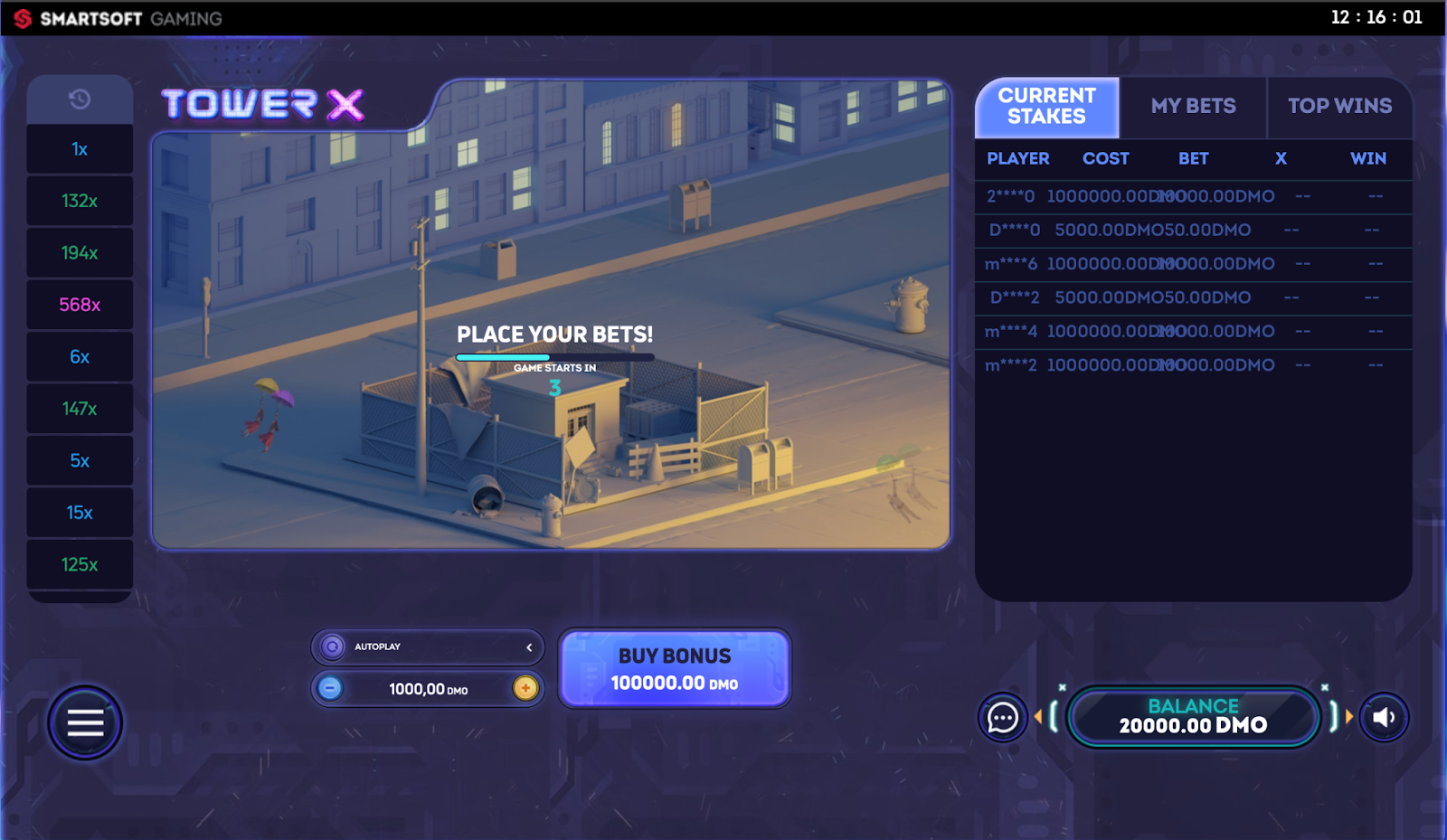The height and width of the screenshot is (840, 1447).
Task: Open the chat bubble icon
Action: click(1002, 718)
